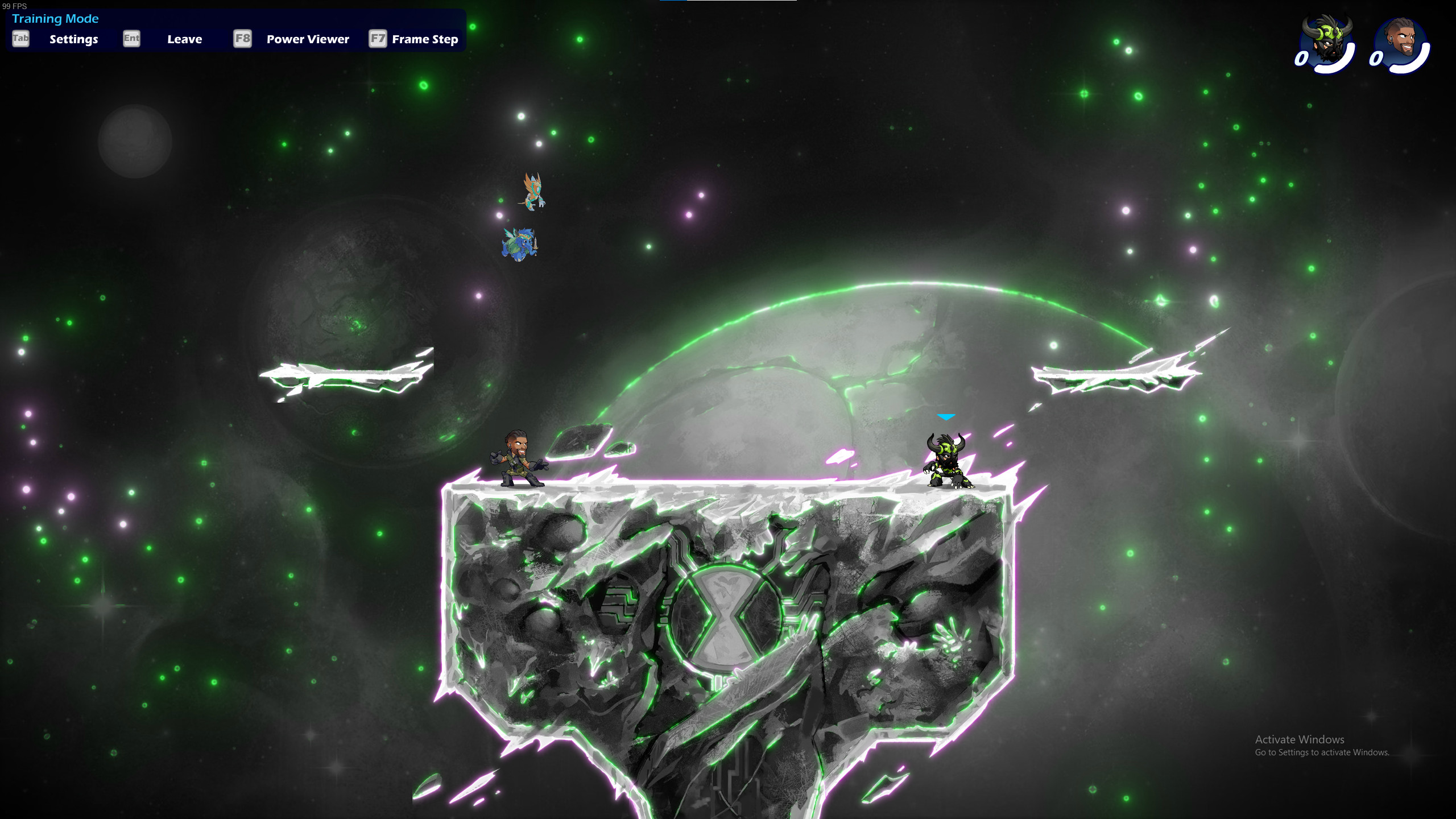Click the blue player indicator arrow above the Legend
The width and height of the screenshot is (1456, 819).
click(x=946, y=416)
